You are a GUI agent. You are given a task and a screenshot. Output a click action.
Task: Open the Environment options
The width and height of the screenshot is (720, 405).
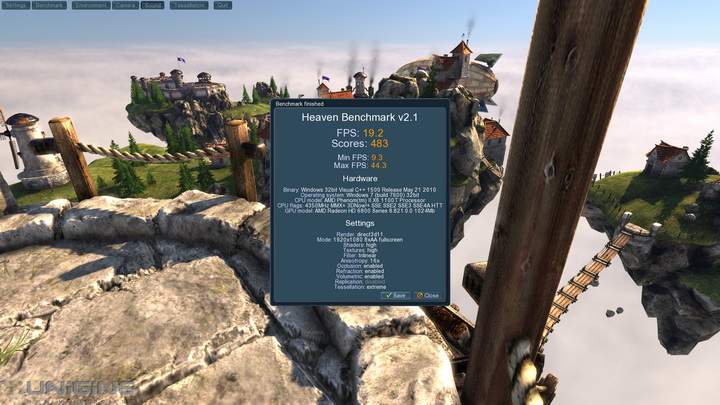pos(90,5)
